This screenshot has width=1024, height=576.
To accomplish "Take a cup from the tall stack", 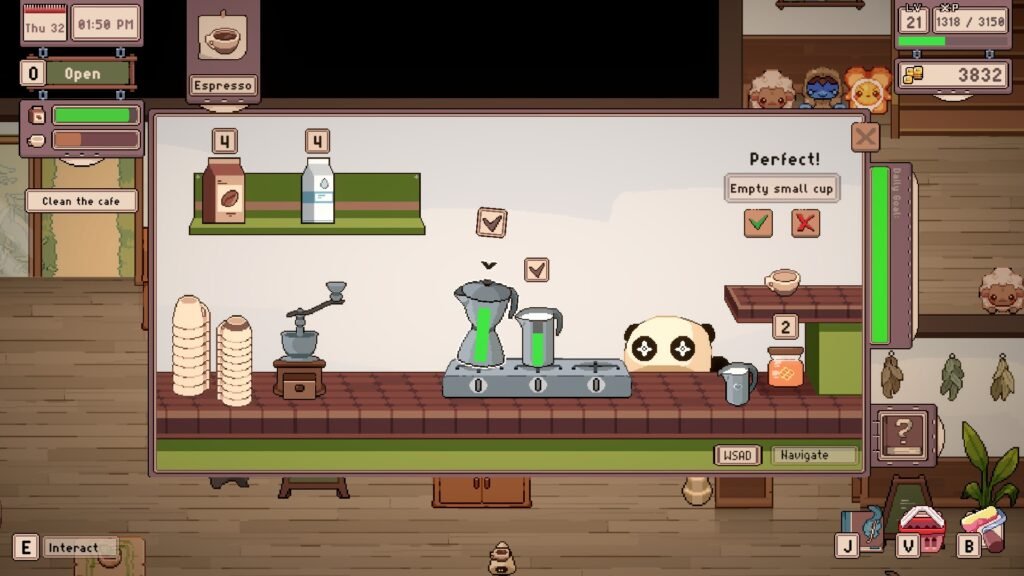I will (x=190, y=345).
